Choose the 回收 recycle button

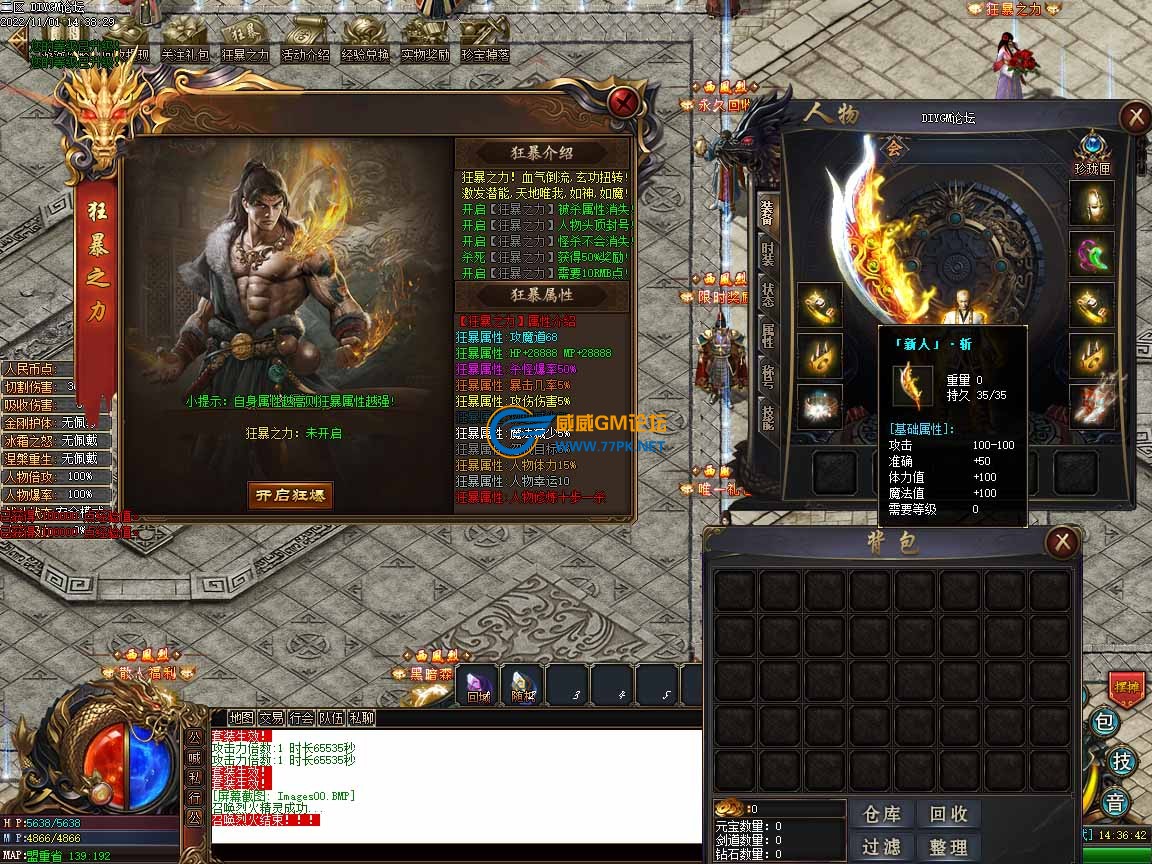[948, 815]
